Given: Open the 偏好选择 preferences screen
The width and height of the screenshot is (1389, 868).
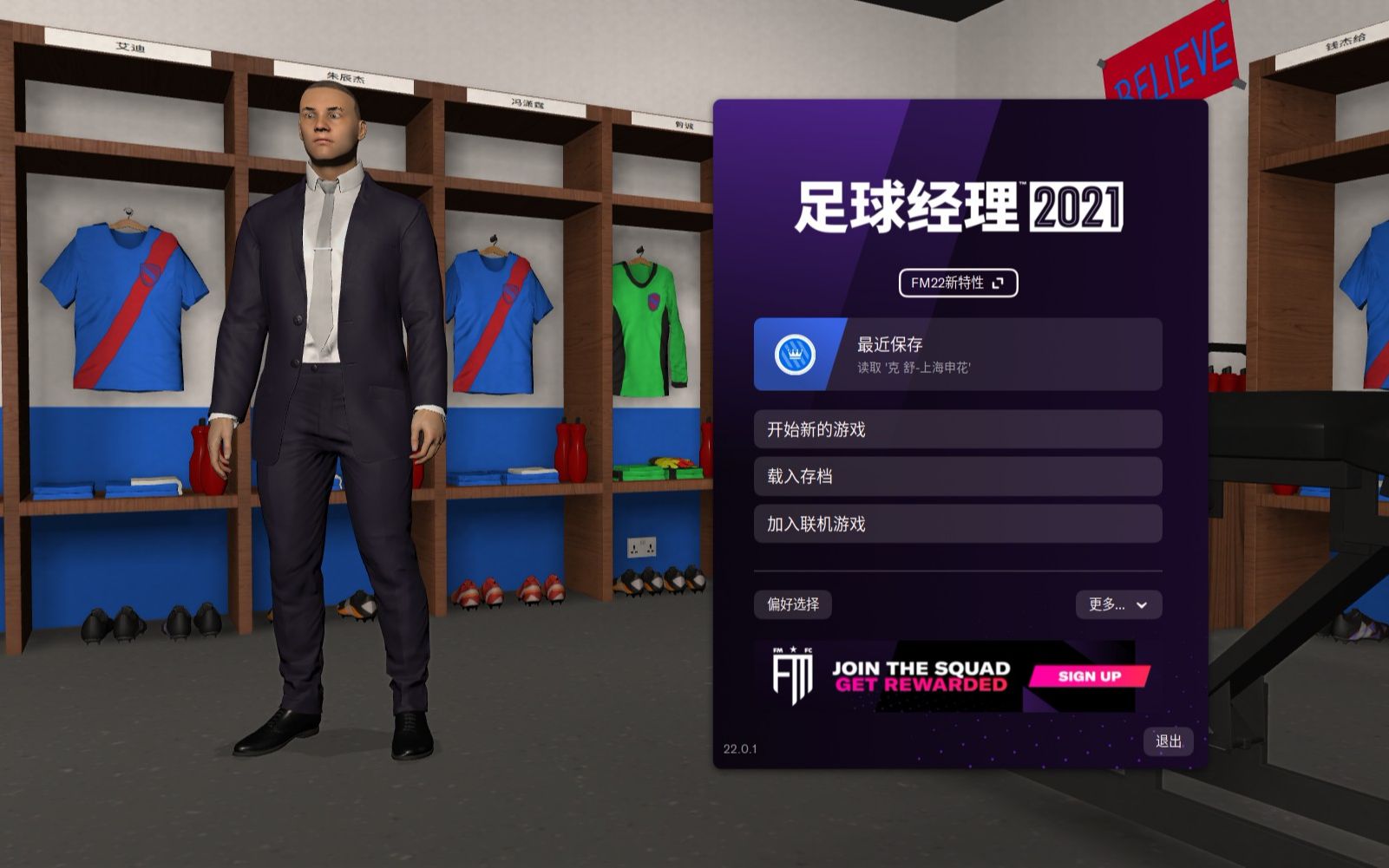Looking at the screenshot, I should [x=794, y=605].
